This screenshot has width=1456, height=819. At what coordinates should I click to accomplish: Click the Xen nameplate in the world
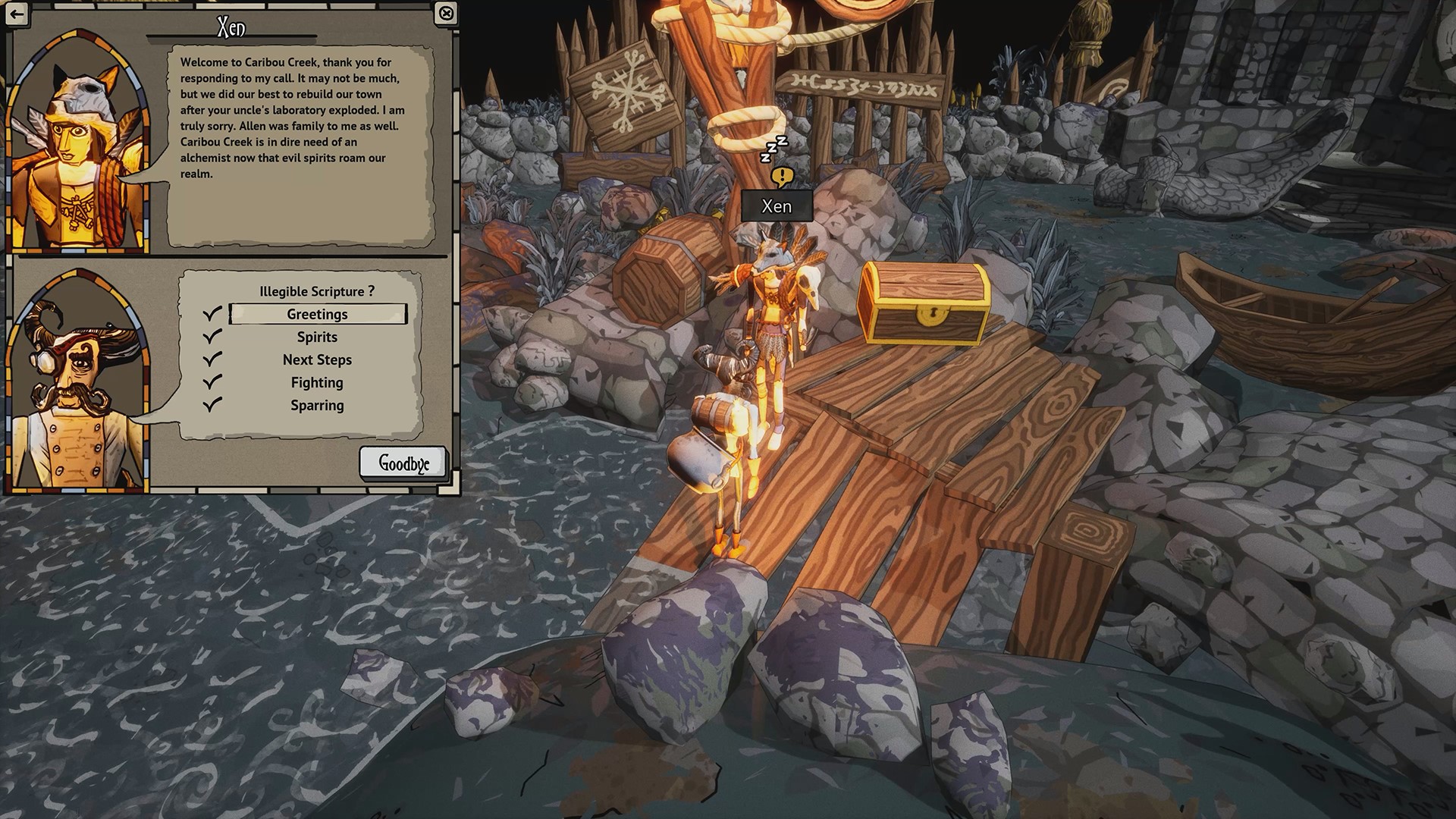777,206
